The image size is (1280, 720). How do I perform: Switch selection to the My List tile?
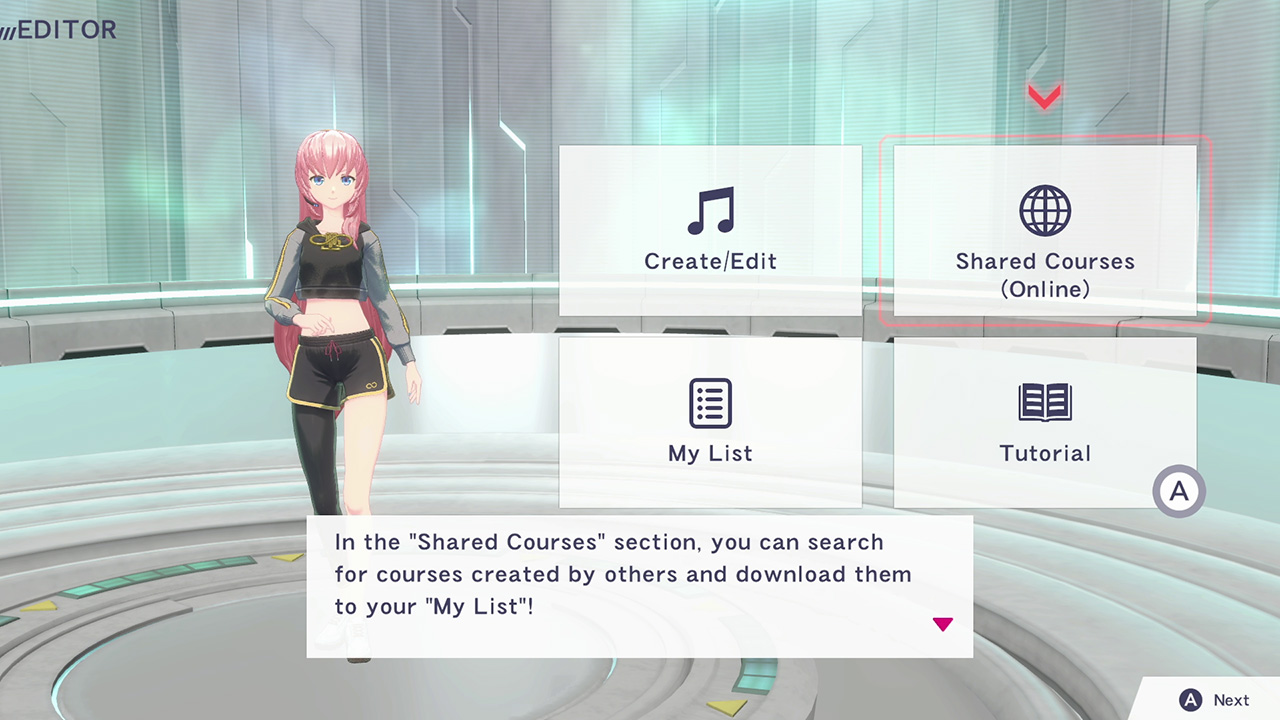(710, 422)
